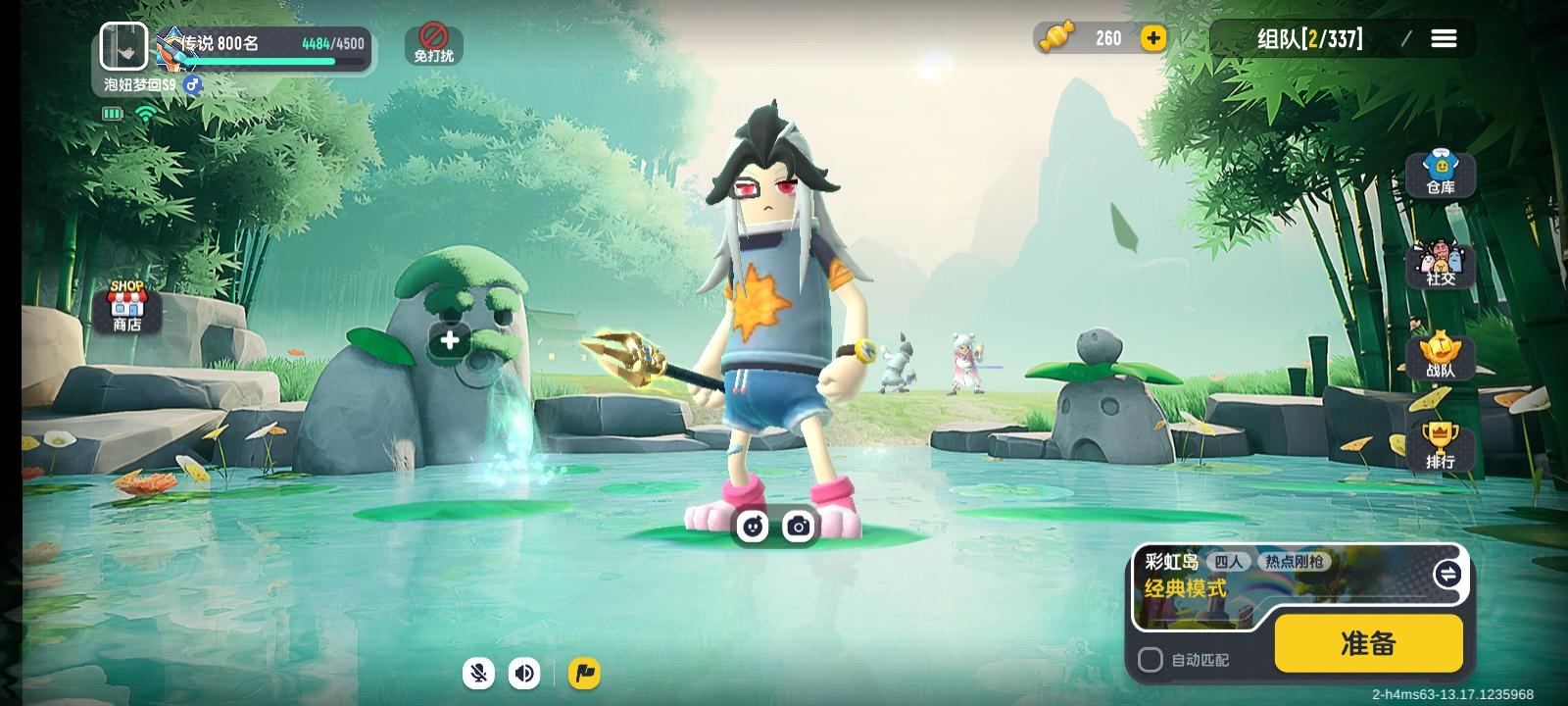Click the yellow flag button

click(x=584, y=673)
